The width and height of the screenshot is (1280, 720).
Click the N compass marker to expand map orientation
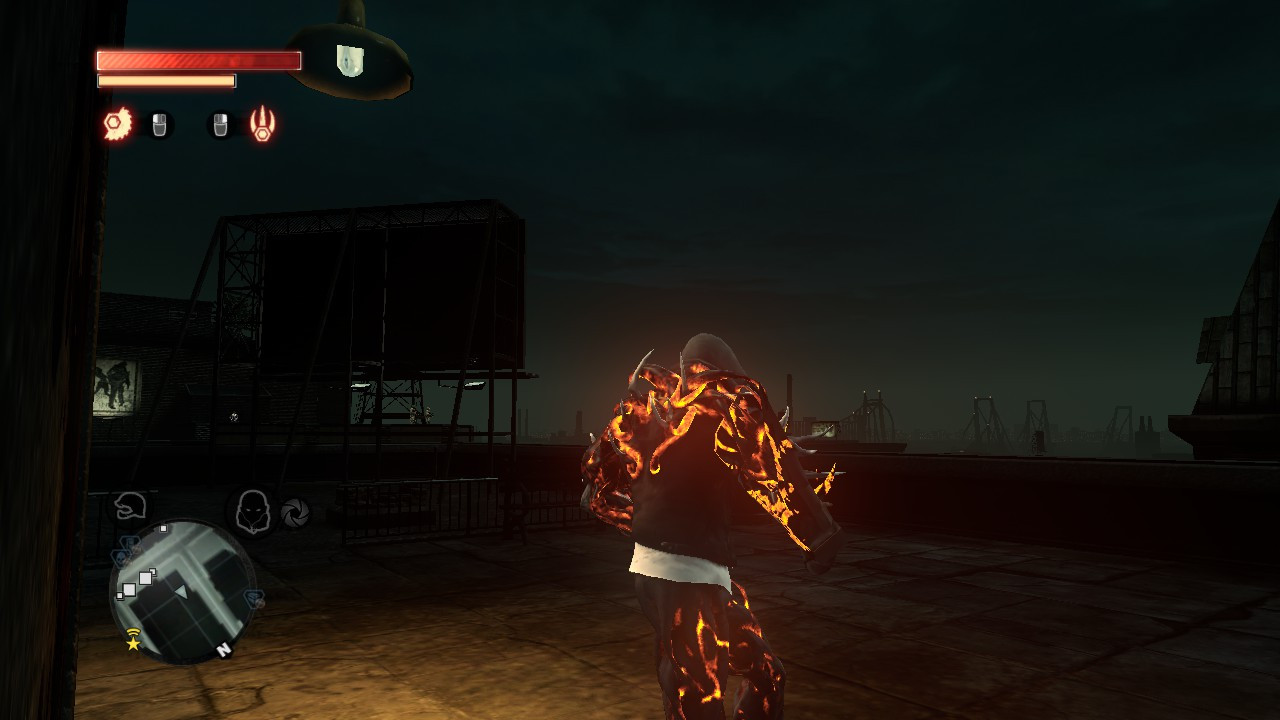click(224, 648)
